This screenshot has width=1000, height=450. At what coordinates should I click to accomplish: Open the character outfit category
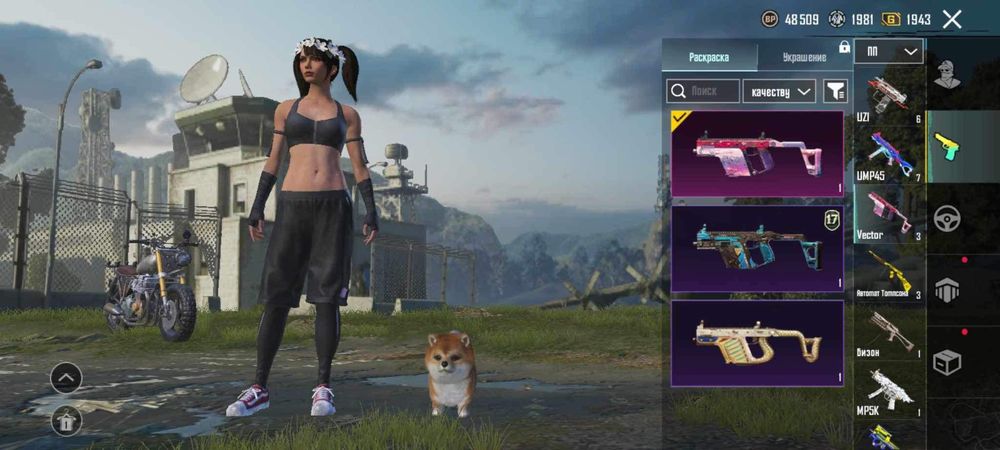(947, 73)
